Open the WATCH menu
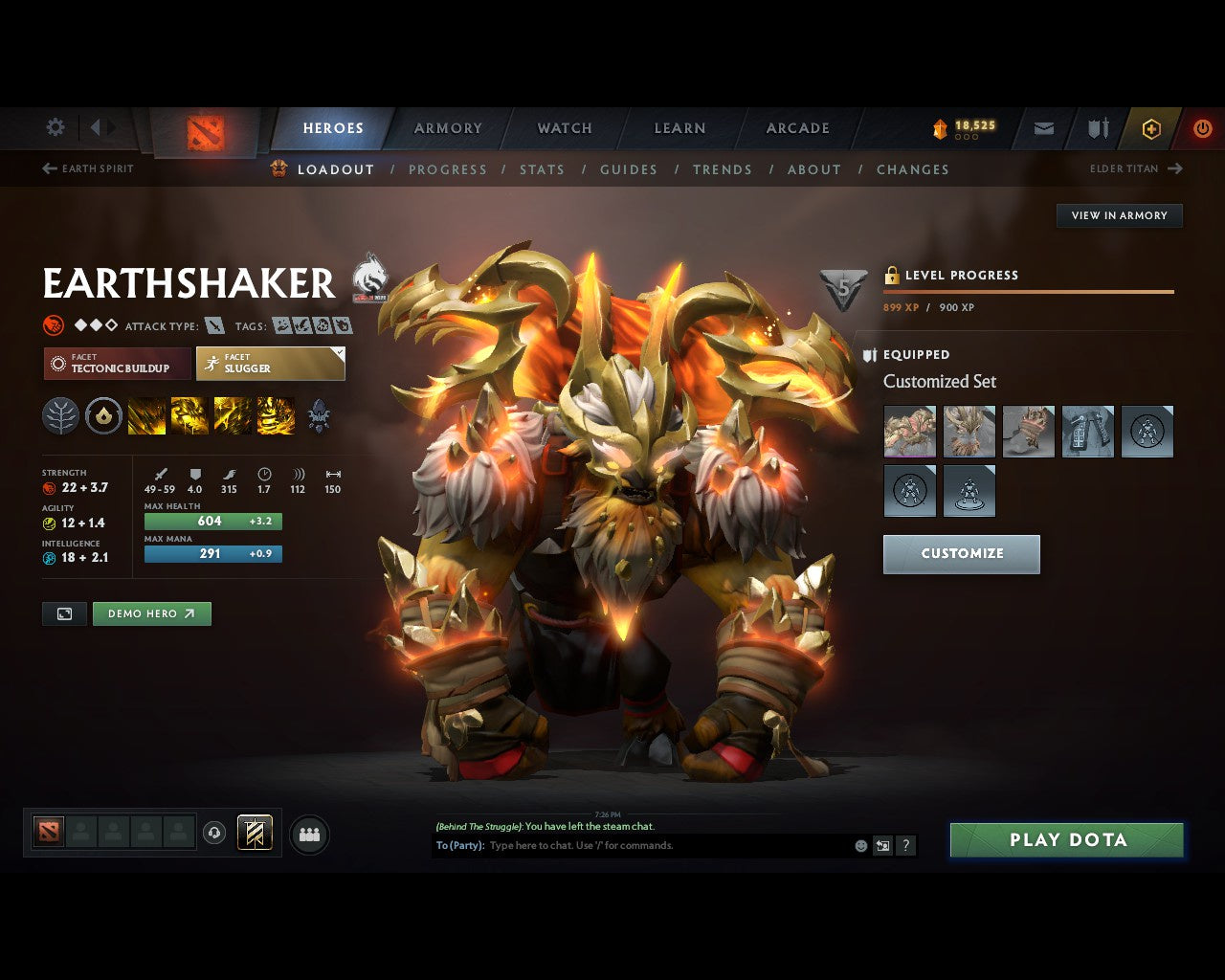The height and width of the screenshot is (980, 1225). (x=564, y=127)
